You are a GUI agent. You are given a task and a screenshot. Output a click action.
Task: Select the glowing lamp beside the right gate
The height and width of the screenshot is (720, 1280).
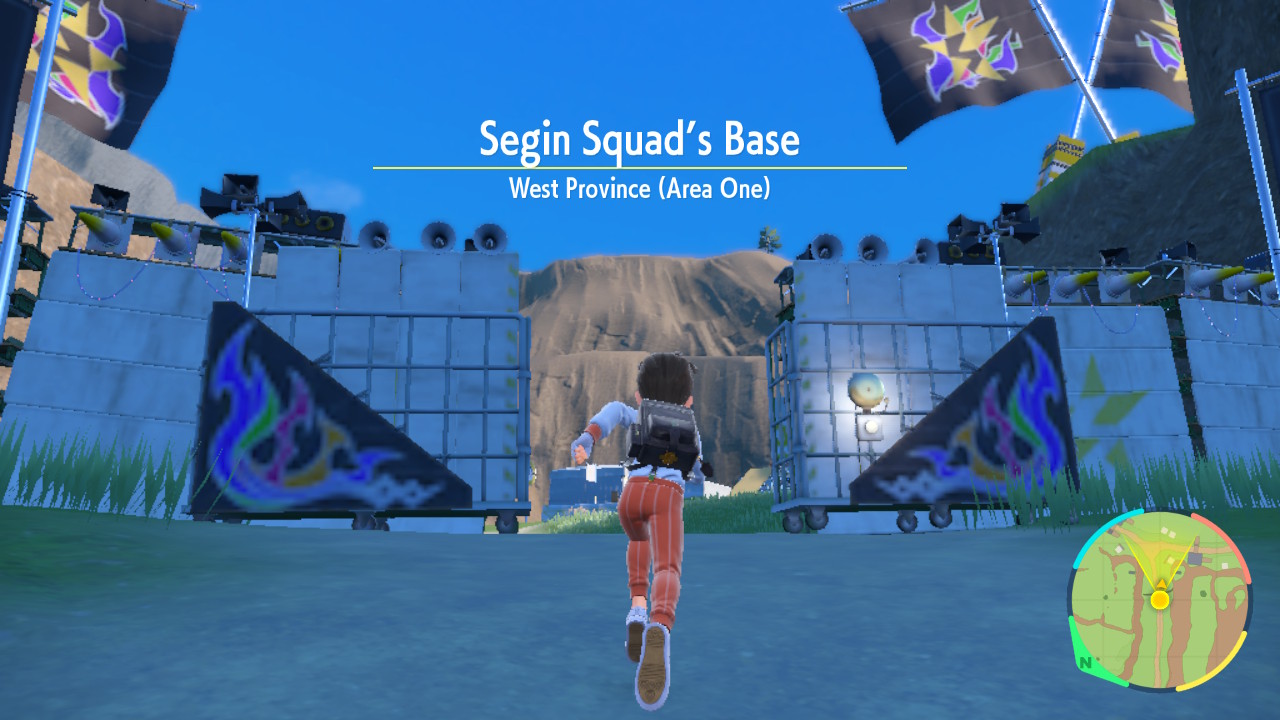click(x=866, y=390)
